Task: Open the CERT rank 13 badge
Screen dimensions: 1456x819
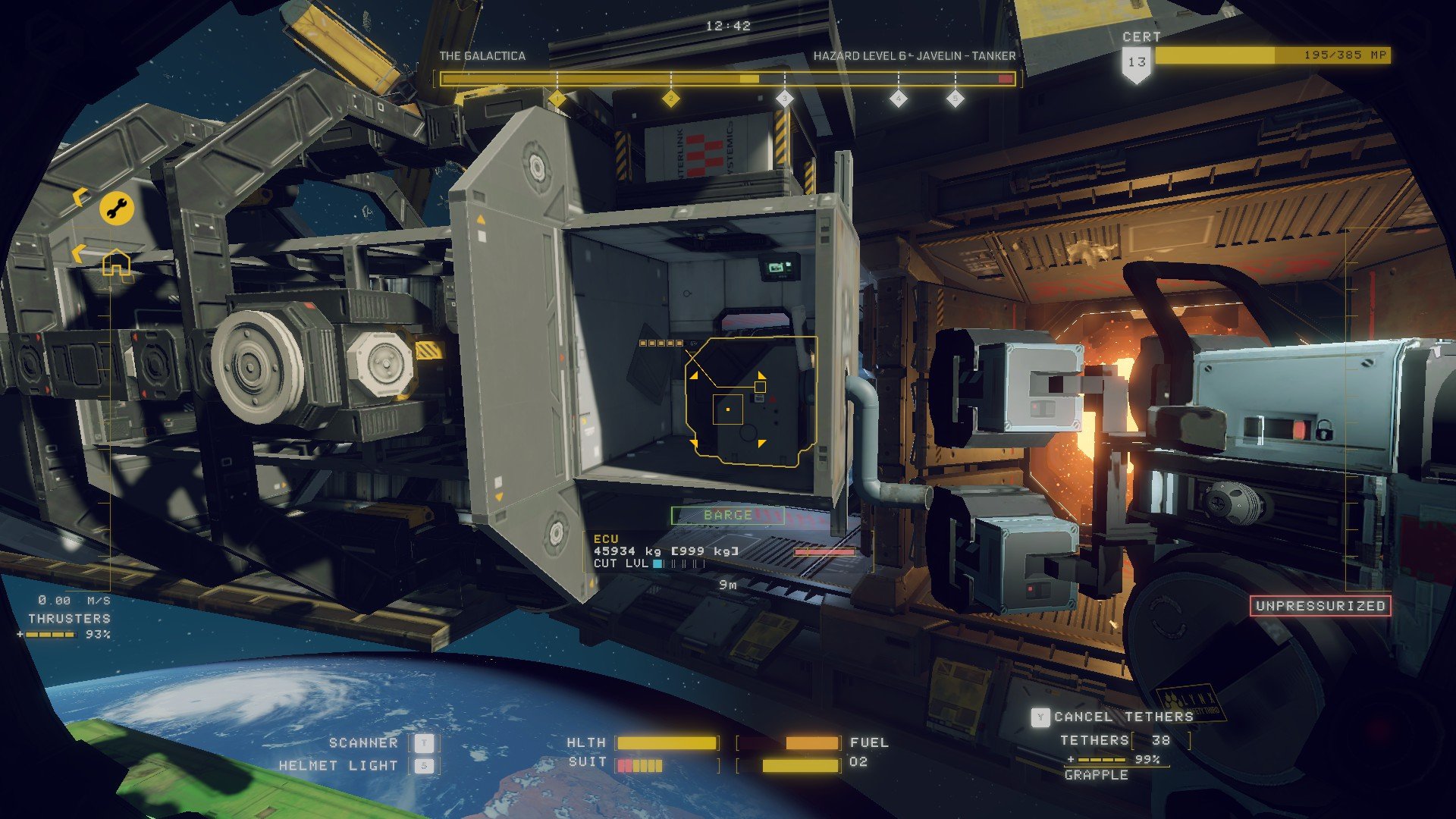Action: (x=1136, y=63)
